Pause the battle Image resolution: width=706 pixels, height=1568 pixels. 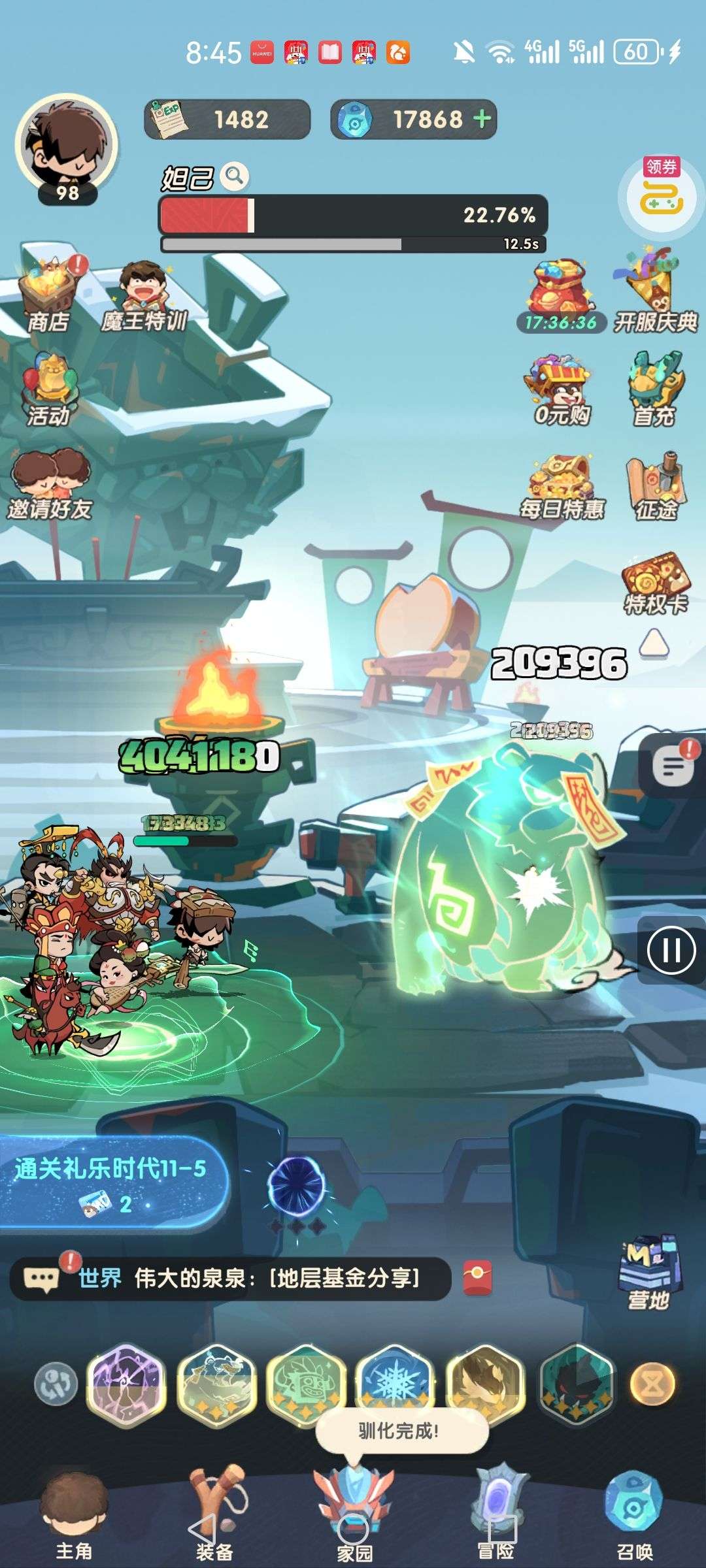point(671,949)
